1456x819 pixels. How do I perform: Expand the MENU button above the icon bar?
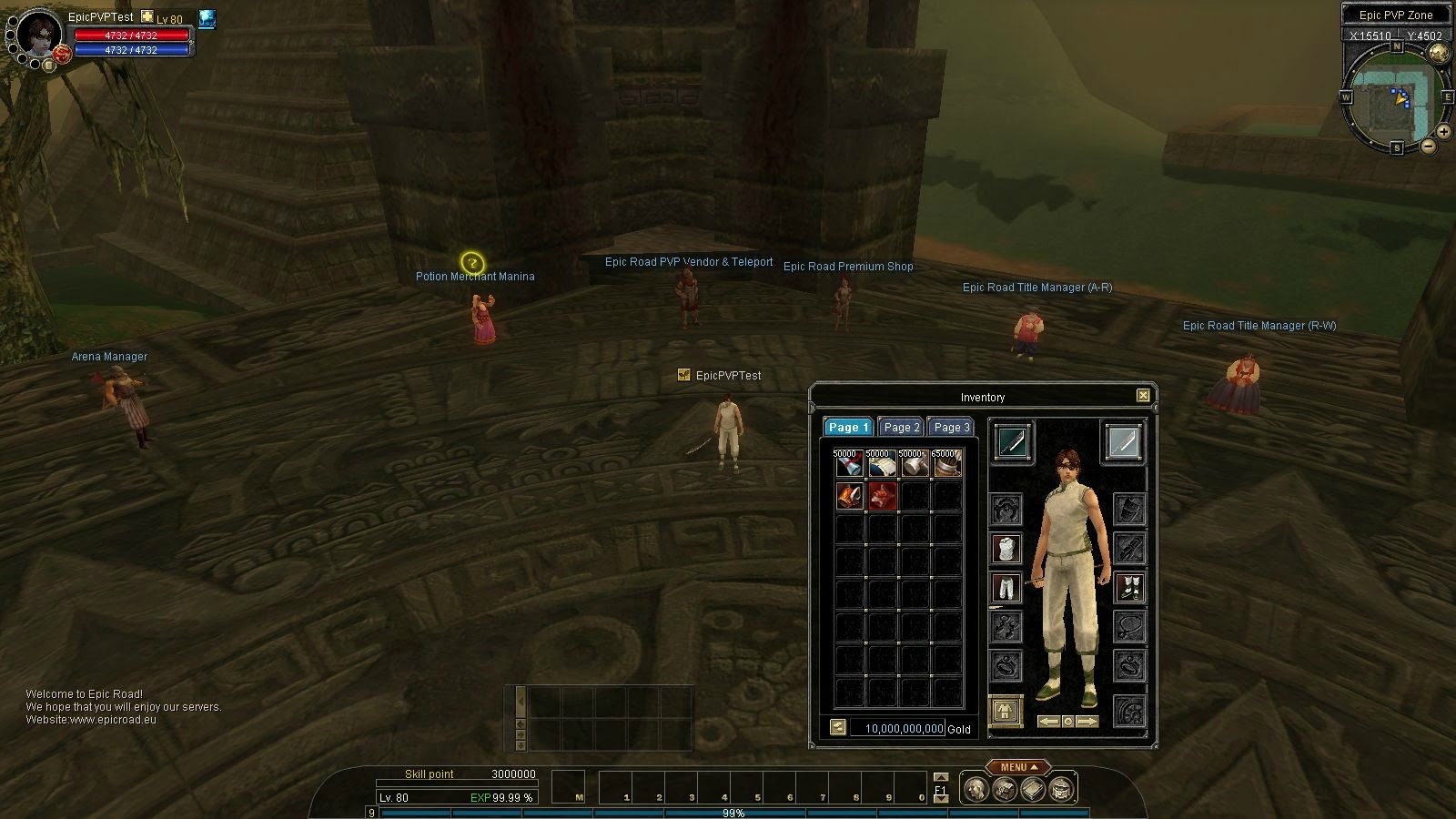coord(1018,767)
